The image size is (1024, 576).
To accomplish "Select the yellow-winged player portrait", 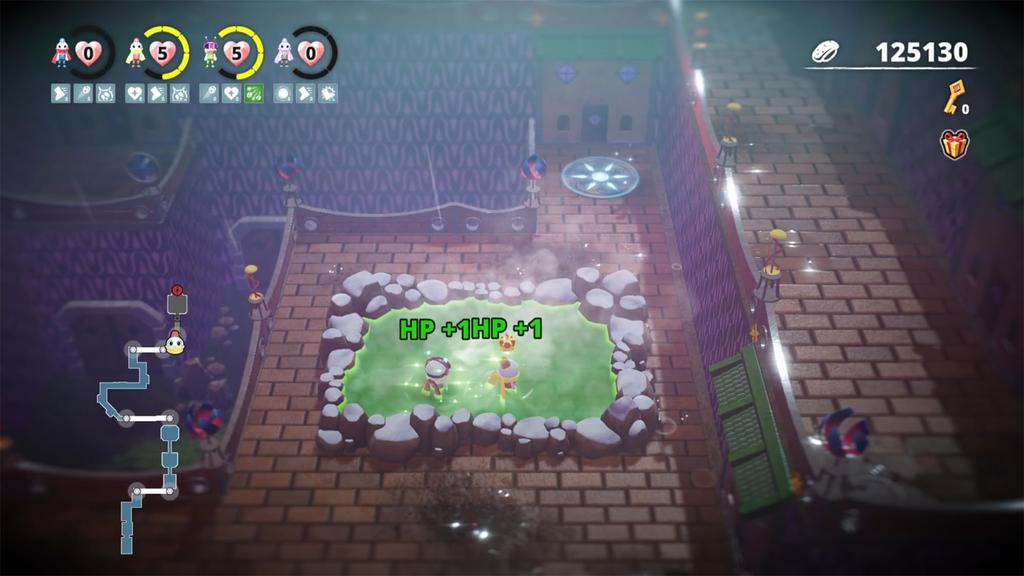I will (136, 53).
